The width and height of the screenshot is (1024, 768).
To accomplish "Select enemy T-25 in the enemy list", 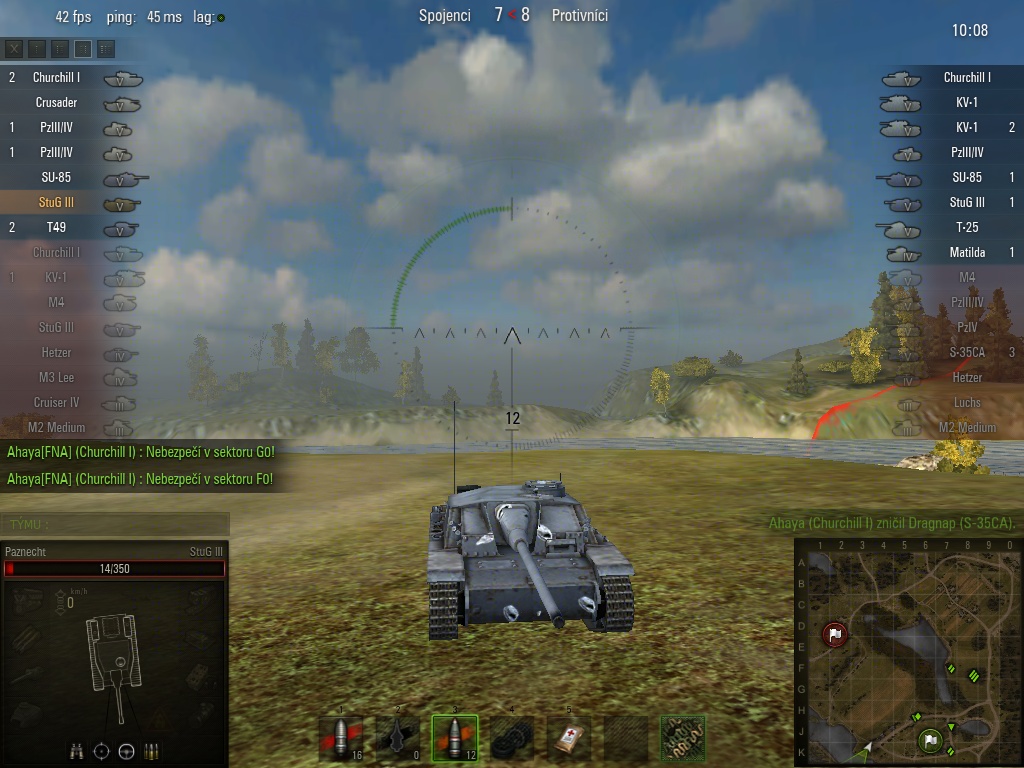I will 966,227.
